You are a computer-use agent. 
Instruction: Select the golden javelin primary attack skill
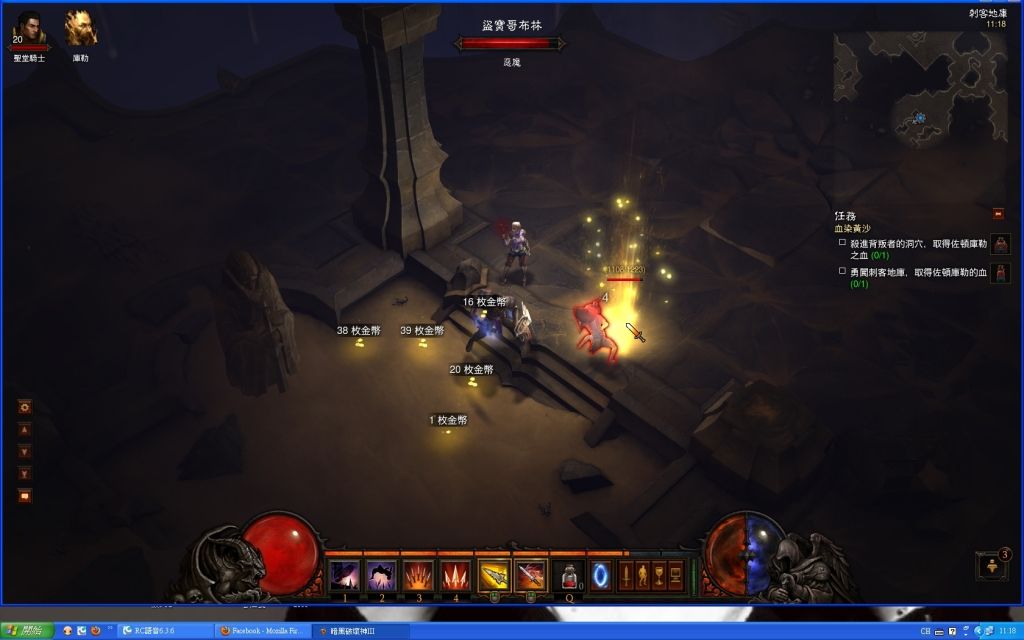point(494,575)
